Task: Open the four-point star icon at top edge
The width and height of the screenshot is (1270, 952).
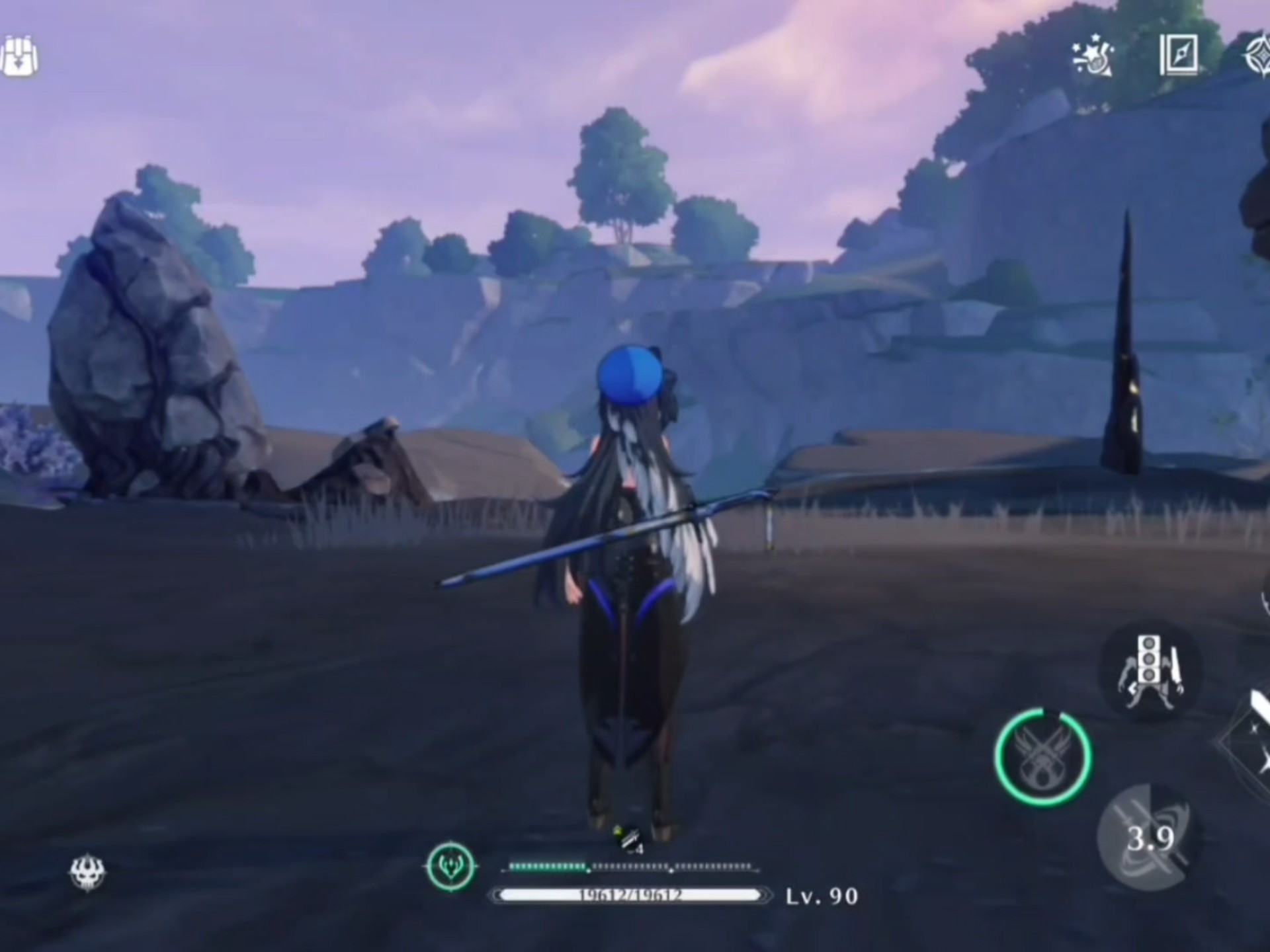Action: [1257, 56]
